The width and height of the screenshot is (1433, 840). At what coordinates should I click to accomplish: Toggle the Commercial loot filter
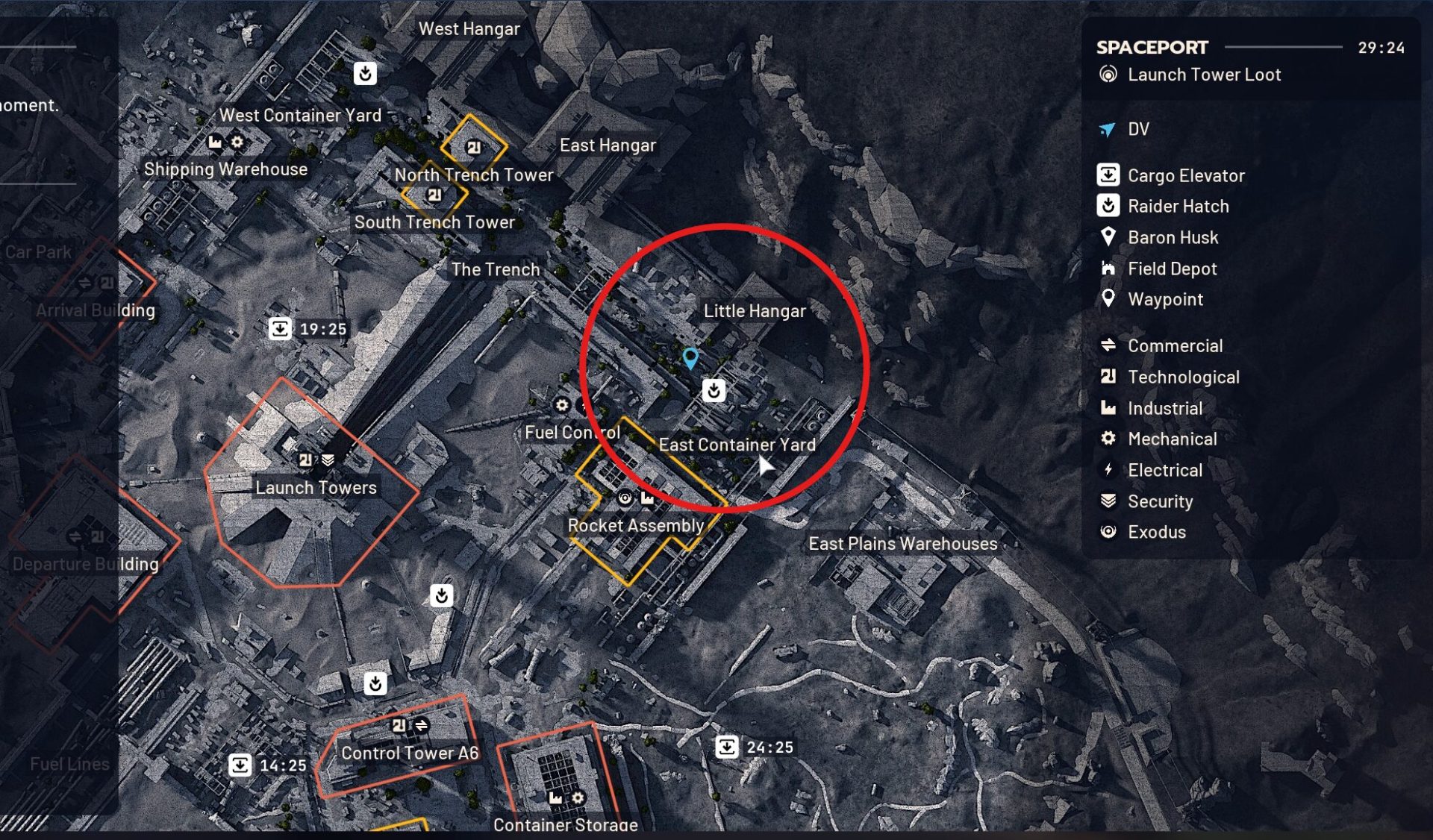pyautogui.click(x=1110, y=345)
